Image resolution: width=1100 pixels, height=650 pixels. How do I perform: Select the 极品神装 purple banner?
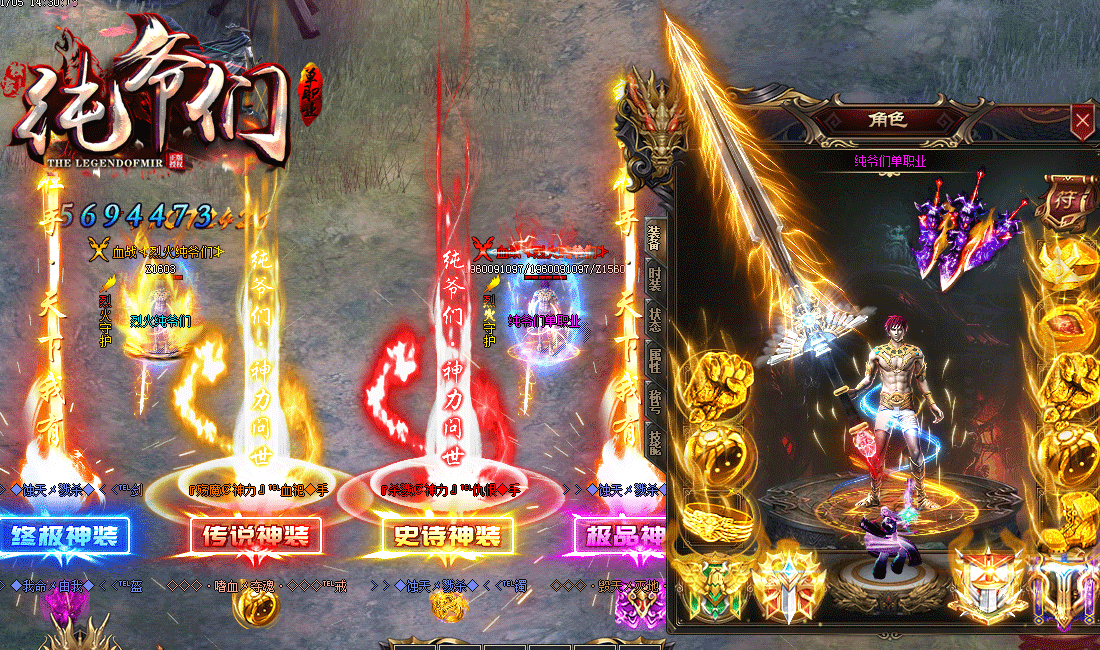[x=620, y=535]
